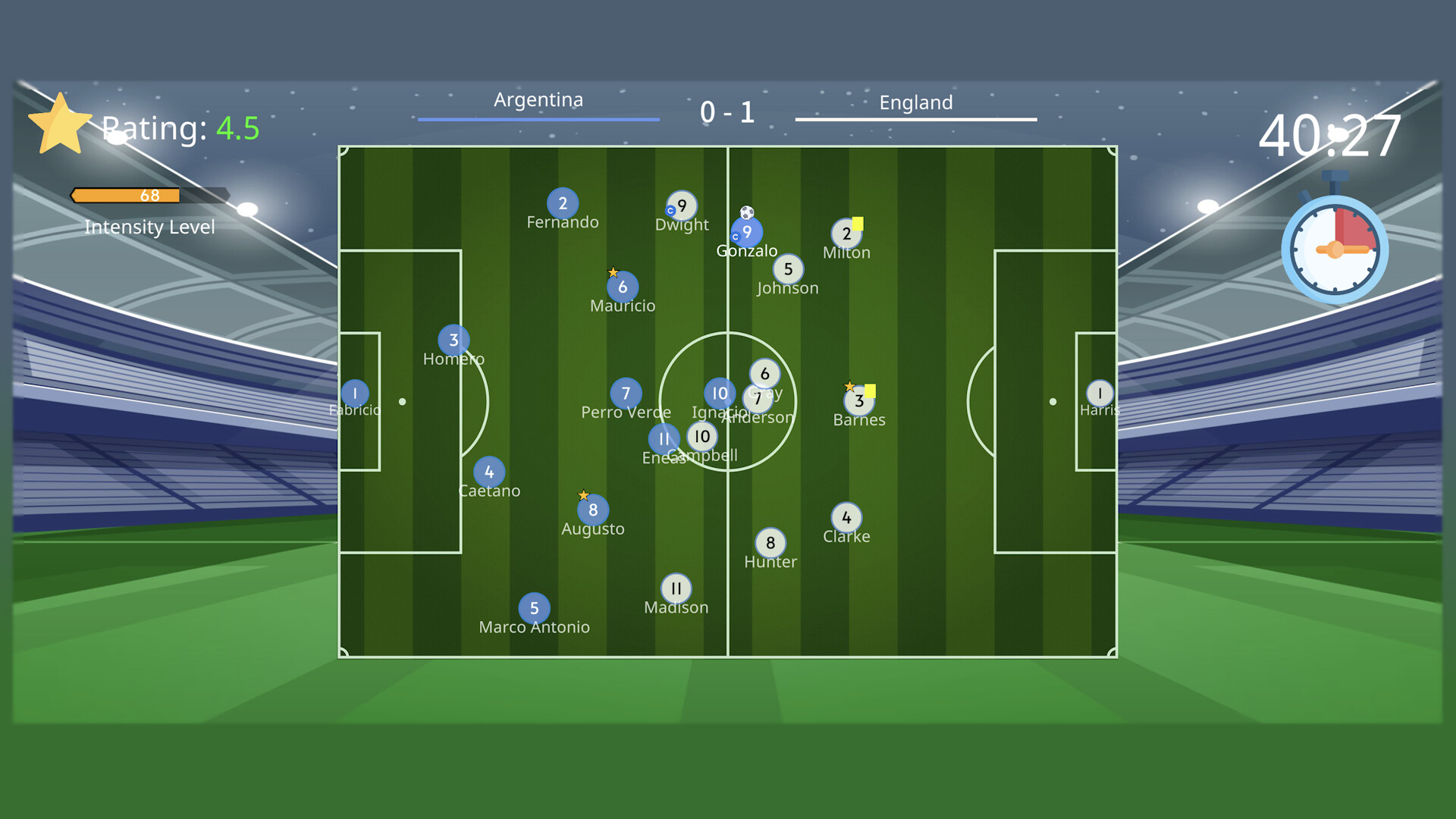Select midfielder Perro Verde
This screenshot has width=1456, height=819.
(626, 394)
